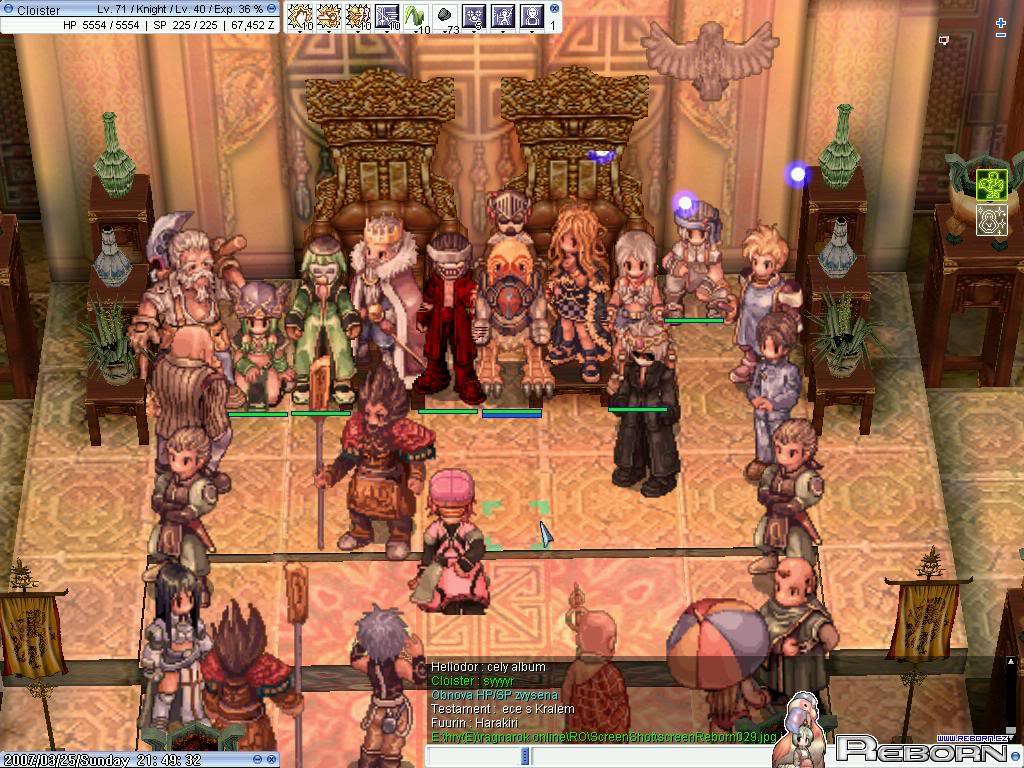Click the small white monitor icon

(943, 41)
